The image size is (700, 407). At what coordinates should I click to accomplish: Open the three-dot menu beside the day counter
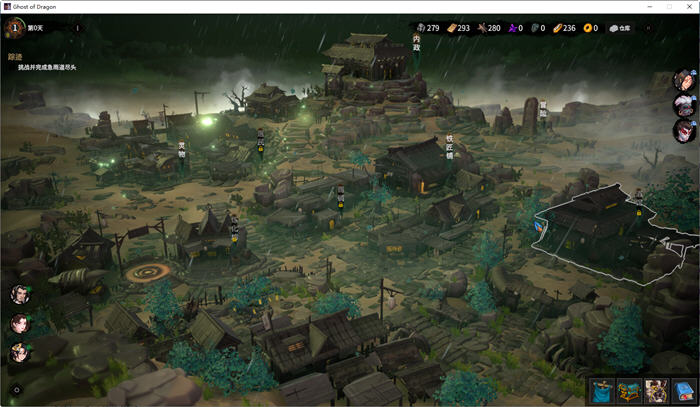pos(78,28)
